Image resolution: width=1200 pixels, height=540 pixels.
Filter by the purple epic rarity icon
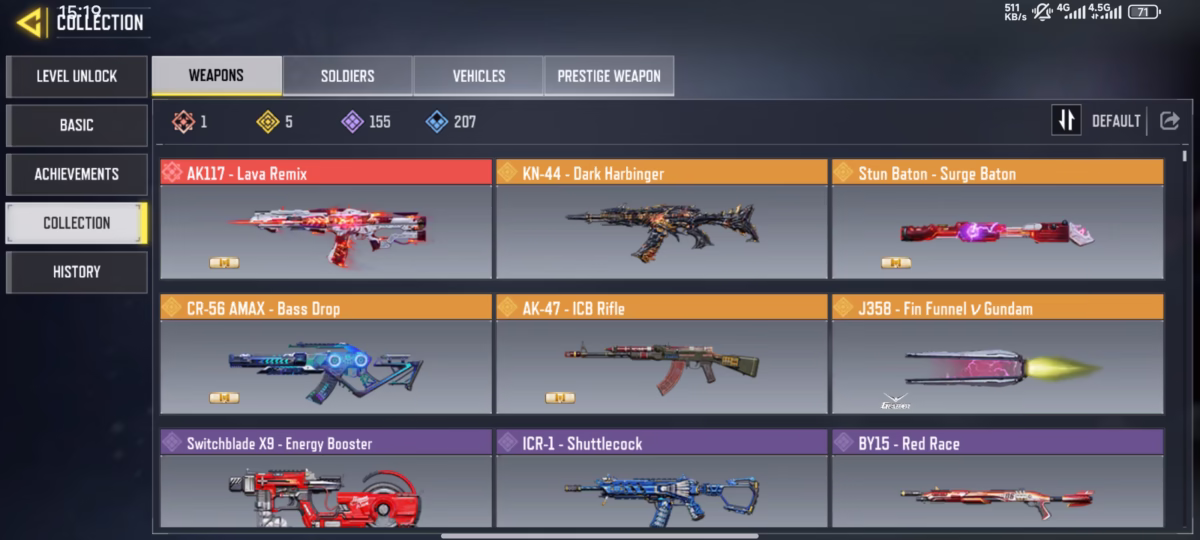click(x=352, y=122)
